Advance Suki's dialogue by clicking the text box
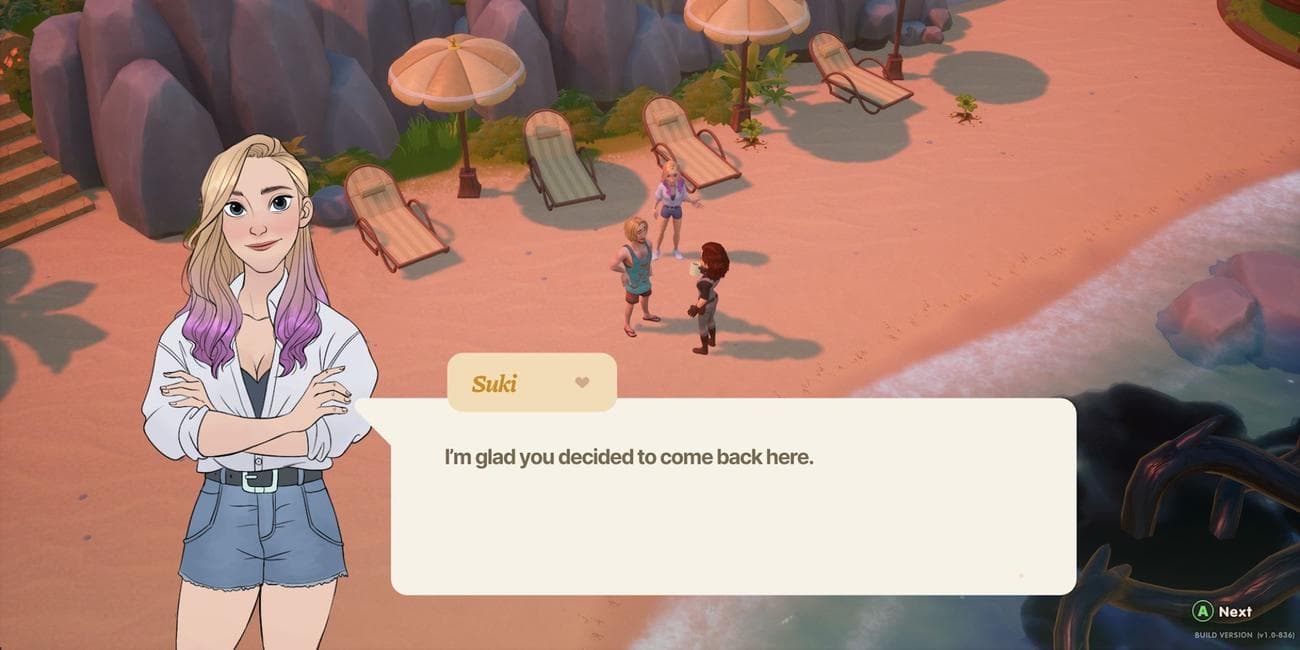This screenshot has width=1300, height=650. click(732, 496)
